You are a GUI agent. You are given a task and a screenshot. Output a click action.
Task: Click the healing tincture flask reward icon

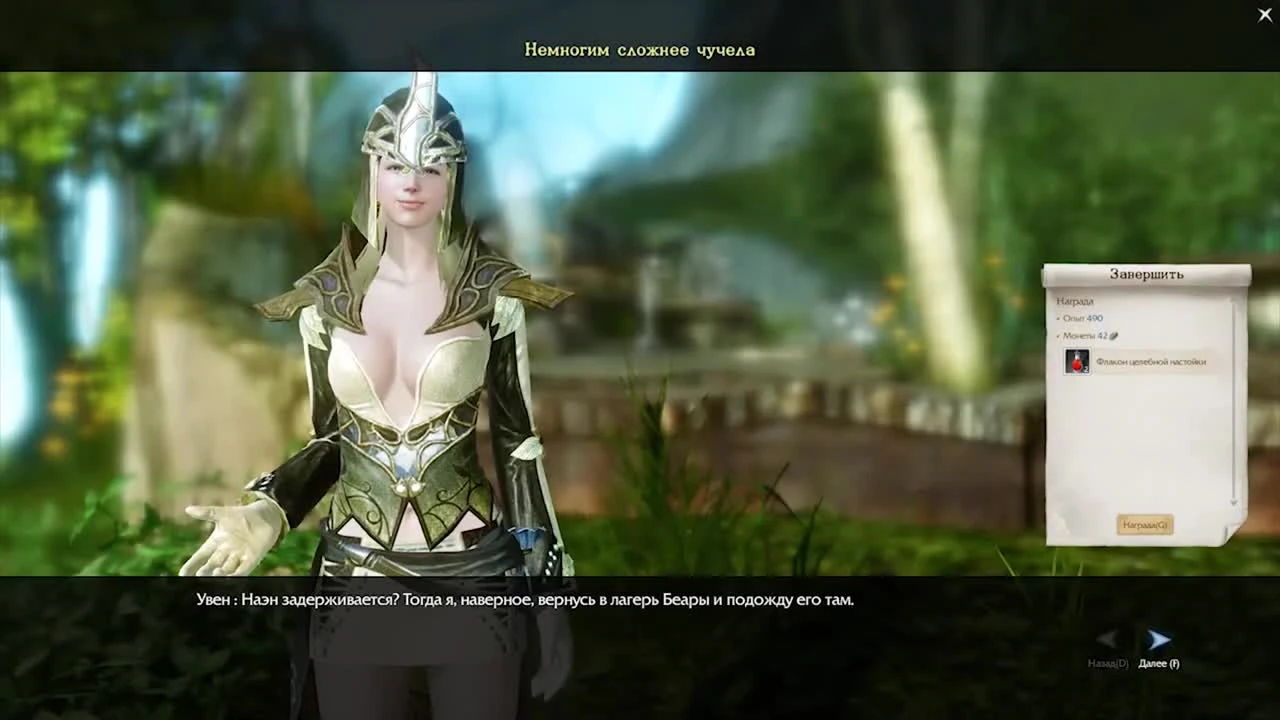(x=1077, y=361)
